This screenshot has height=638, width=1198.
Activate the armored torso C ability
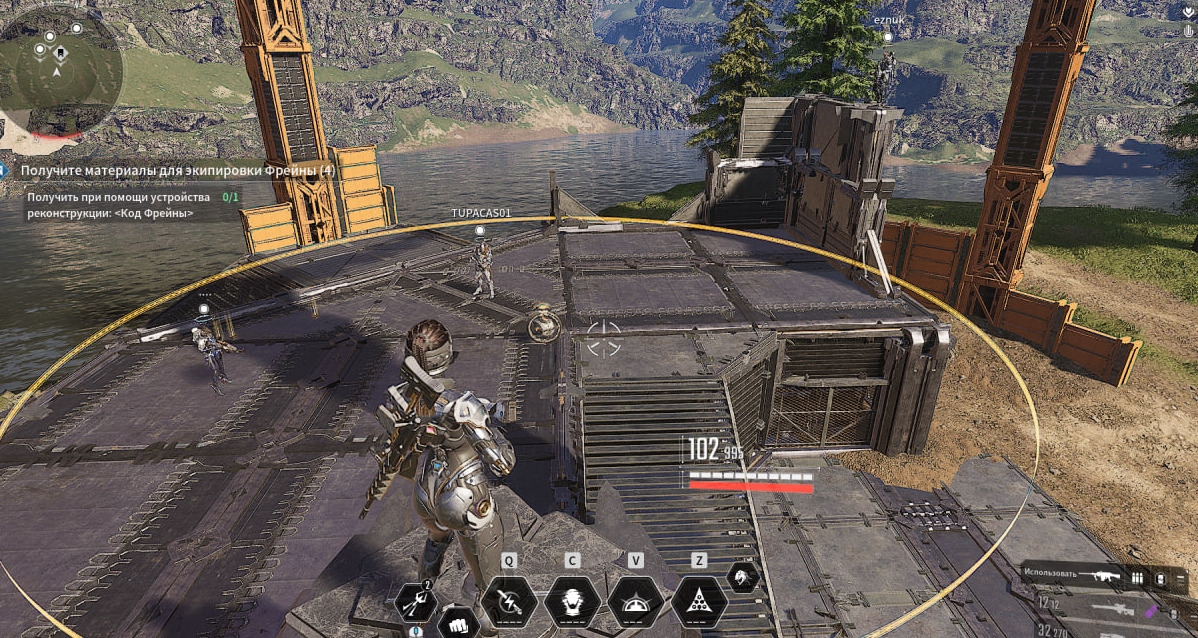point(572,602)
